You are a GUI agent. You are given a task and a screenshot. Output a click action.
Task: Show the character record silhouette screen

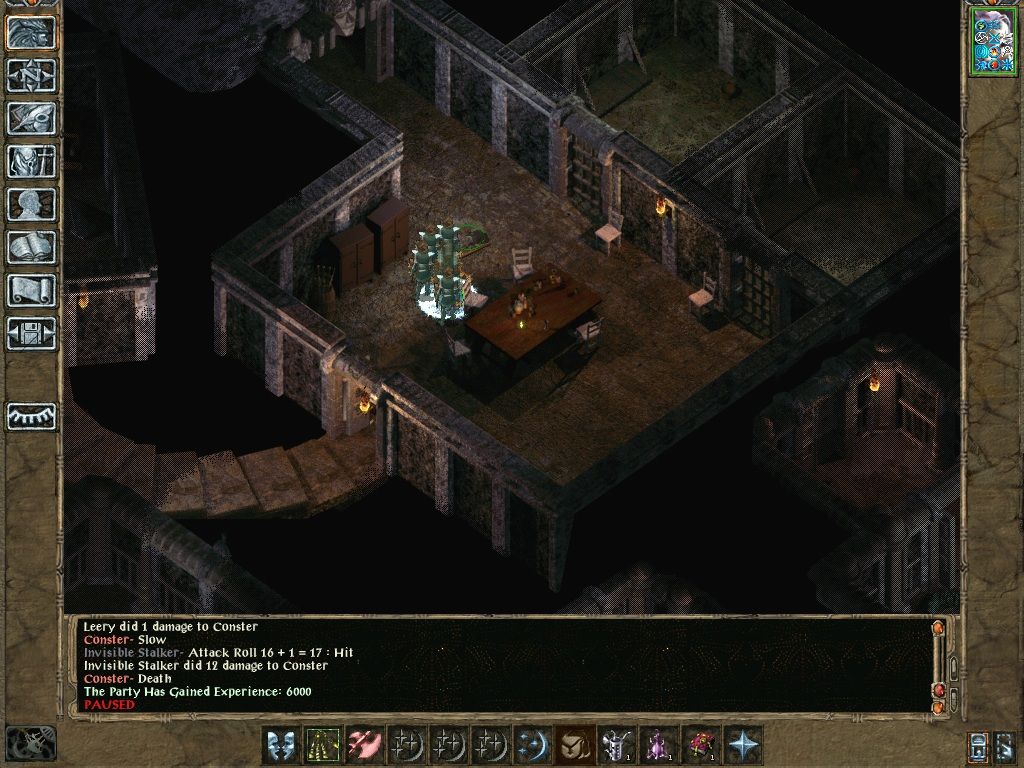pos(31,204)
